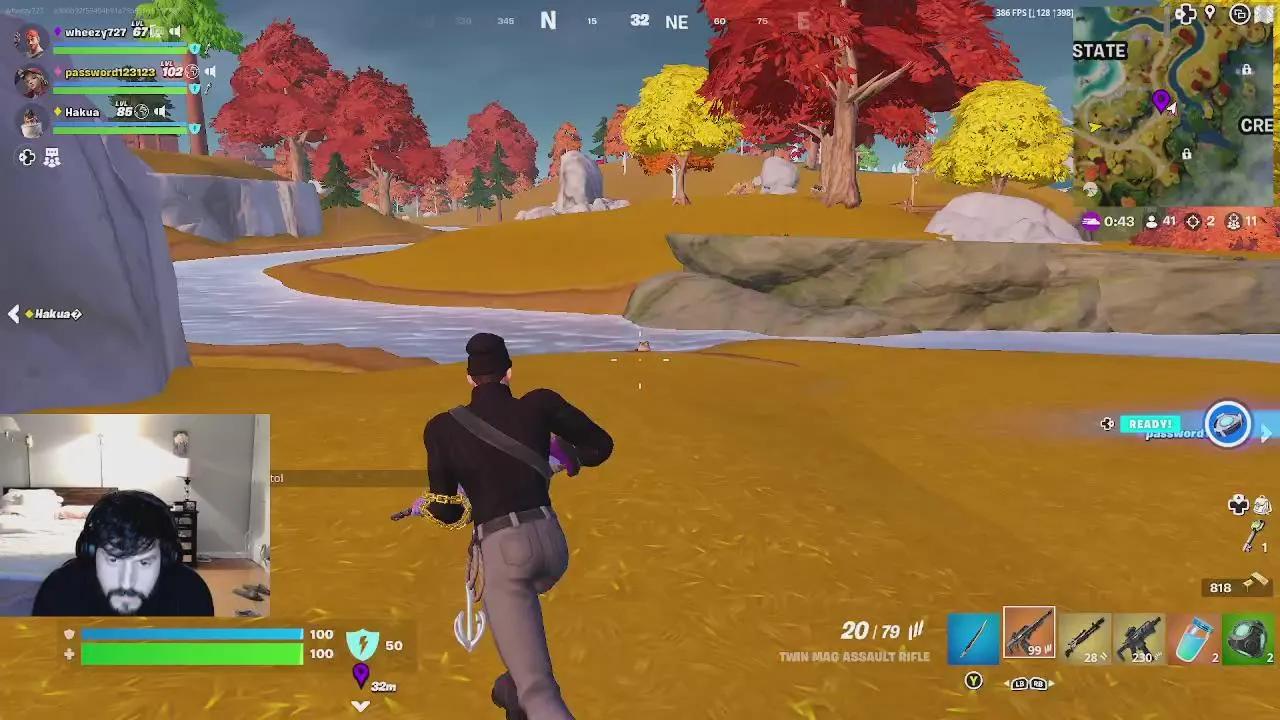The image size is (1280, 720).
Task: Click the READY! status button
Action: coord(1150,424)
